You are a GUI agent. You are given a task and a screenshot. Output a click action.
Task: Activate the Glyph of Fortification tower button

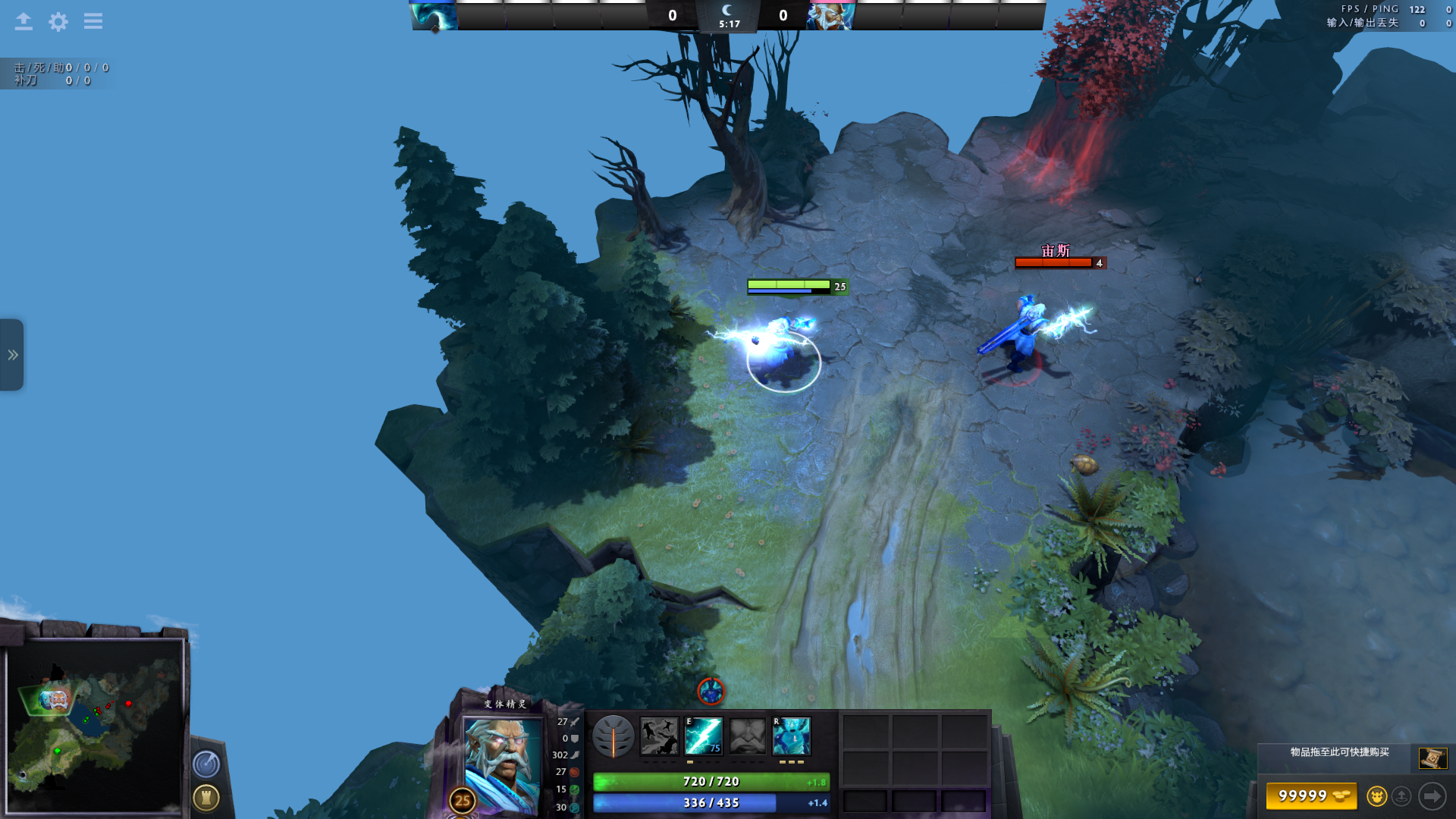206,798
